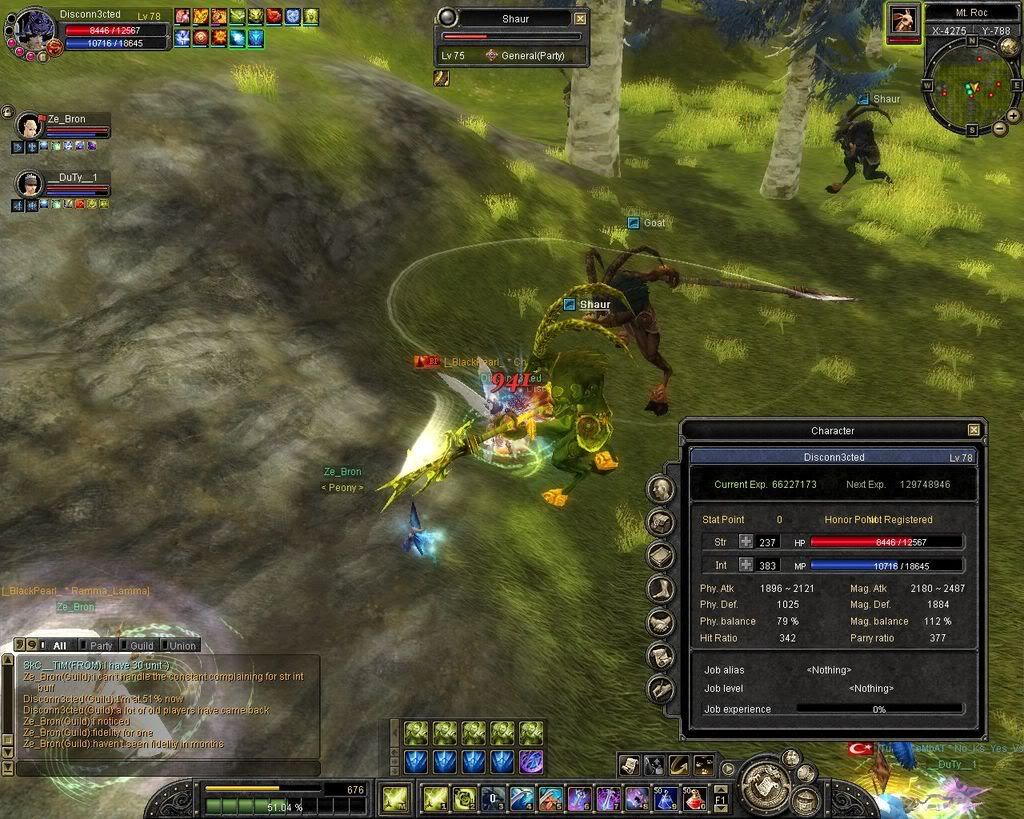1024x819 pixels.
Task: Select party member Ze_Bron's portrait
Action: 28,126
